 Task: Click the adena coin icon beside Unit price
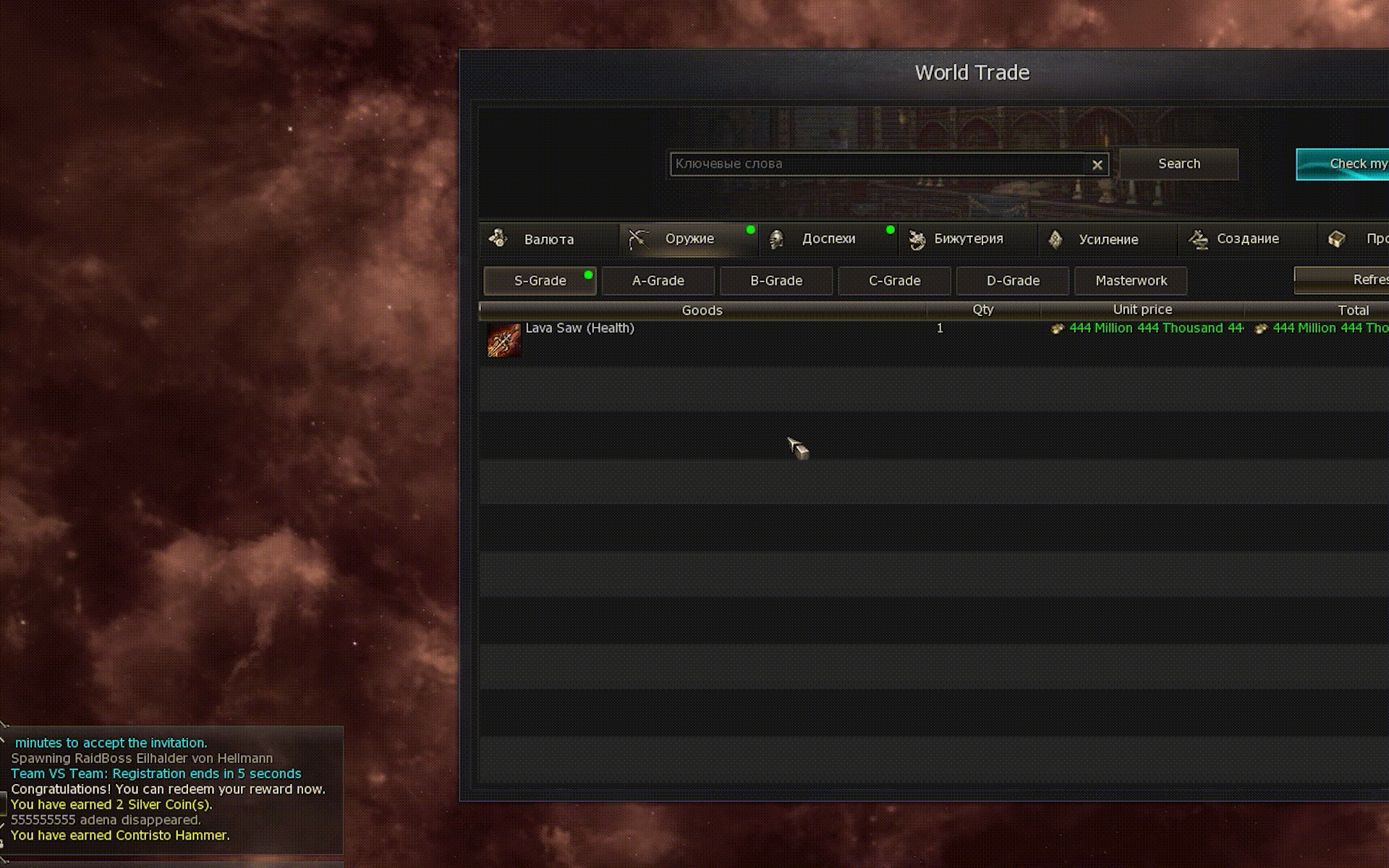(1058, 328)
